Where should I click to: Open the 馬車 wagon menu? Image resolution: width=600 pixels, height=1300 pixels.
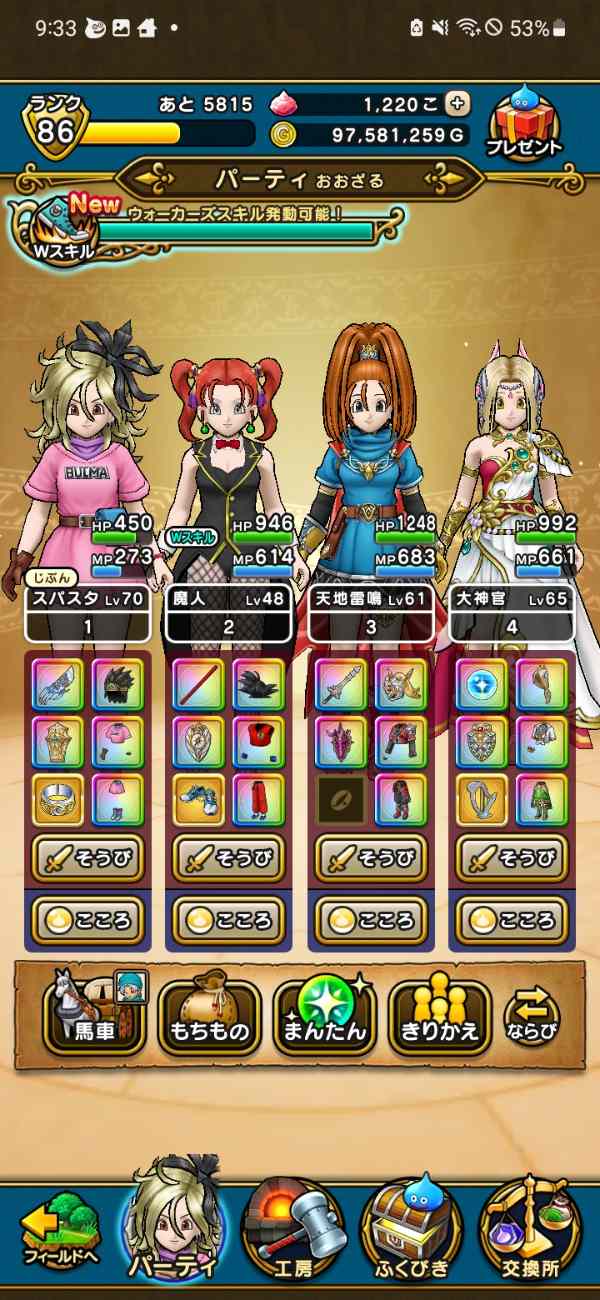pos(94,1017)
